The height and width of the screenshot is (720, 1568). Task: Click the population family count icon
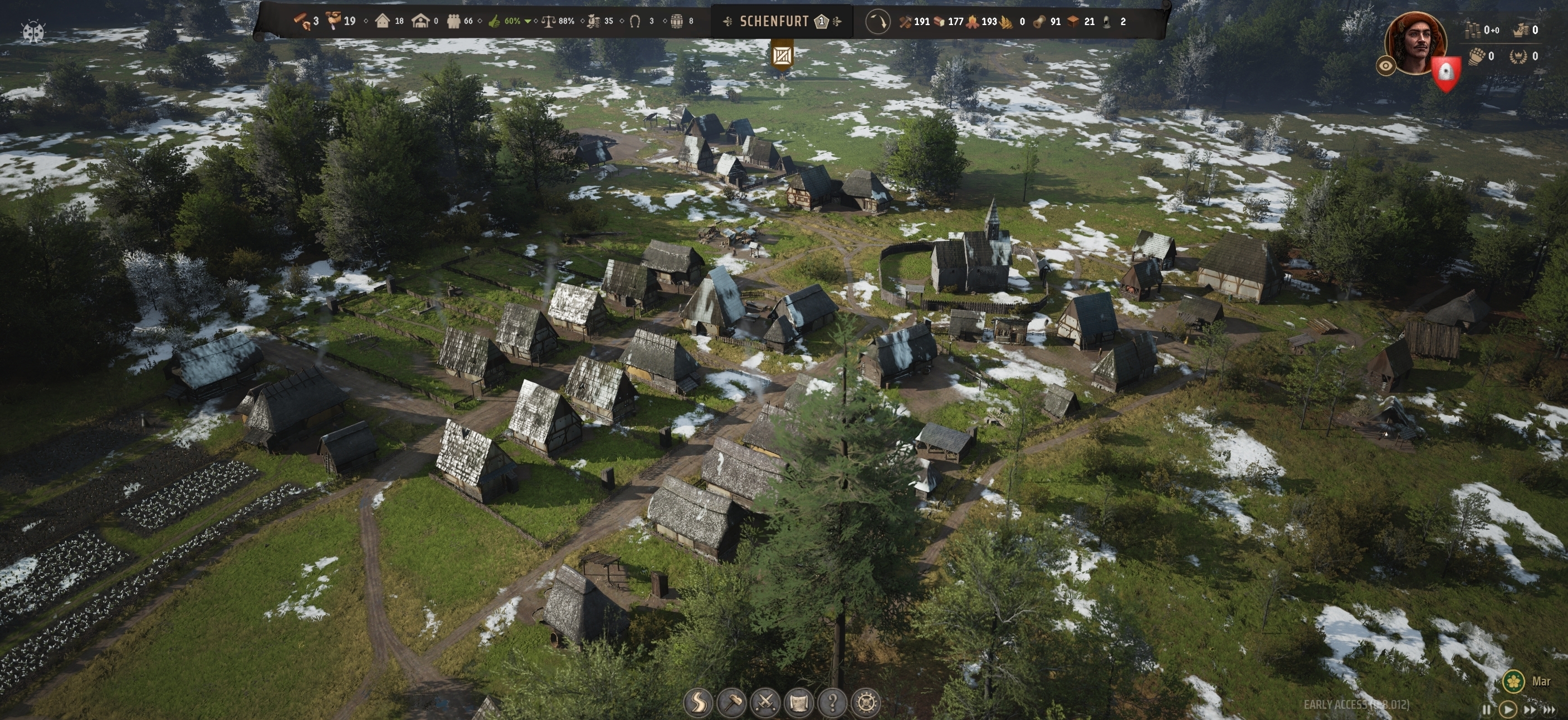pos(453,21)
